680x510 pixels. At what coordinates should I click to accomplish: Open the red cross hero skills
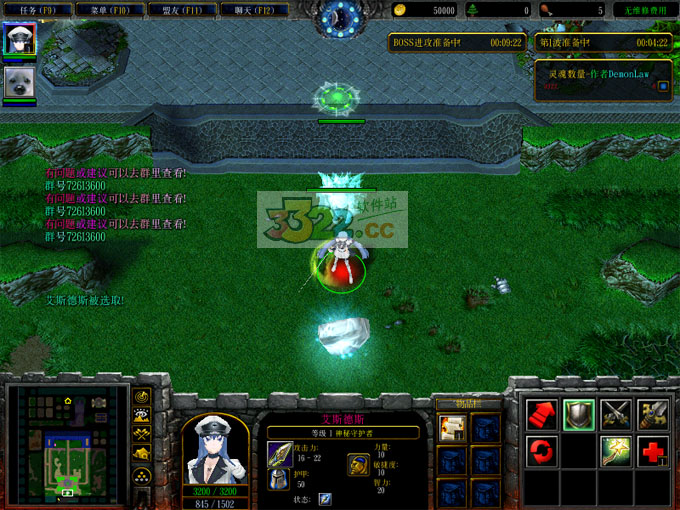click(655, 451)
